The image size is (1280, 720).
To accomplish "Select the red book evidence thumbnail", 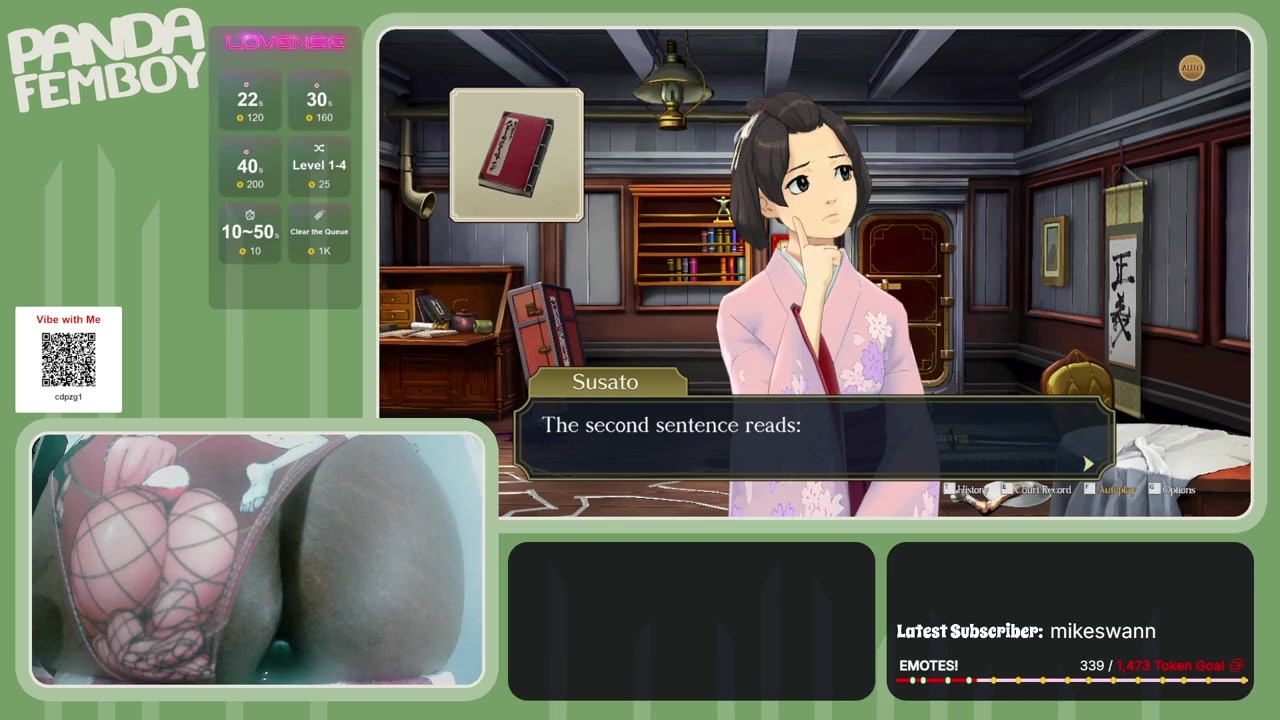I will [x=516, y=155].
